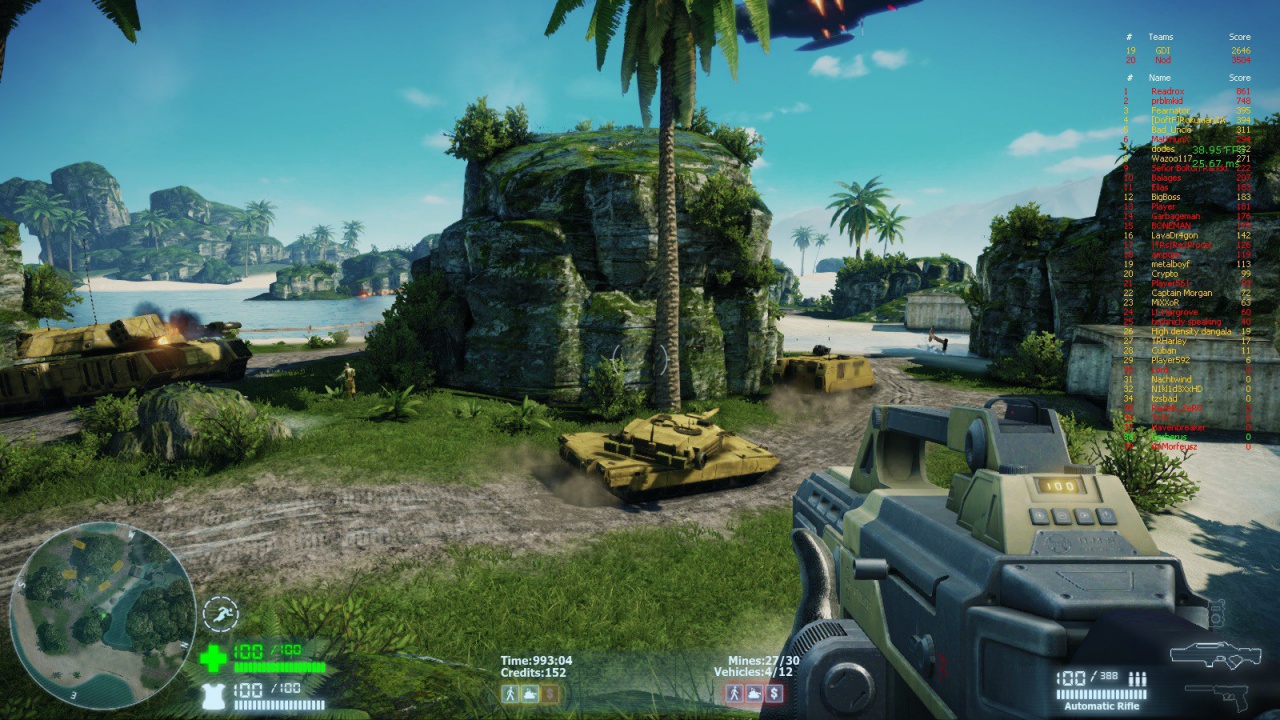Click the green tank icon beside Credits

(x=530, y=694)
